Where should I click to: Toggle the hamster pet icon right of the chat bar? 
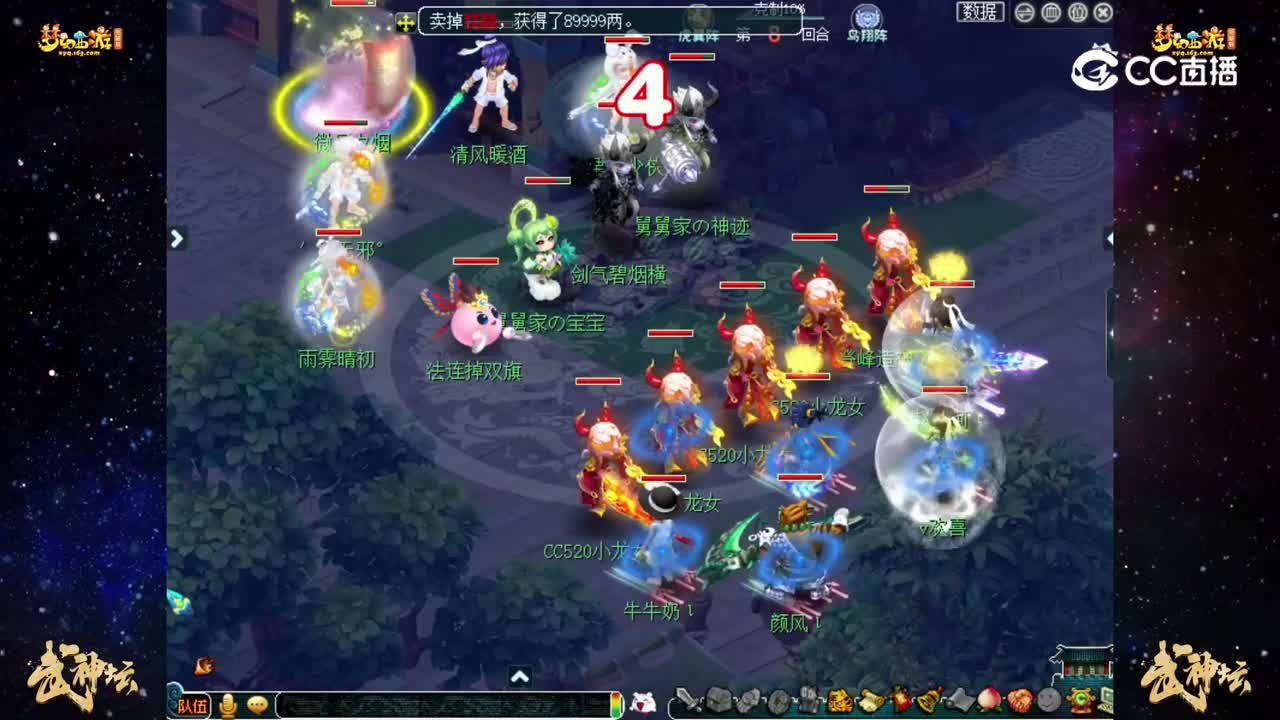point(641,705)
